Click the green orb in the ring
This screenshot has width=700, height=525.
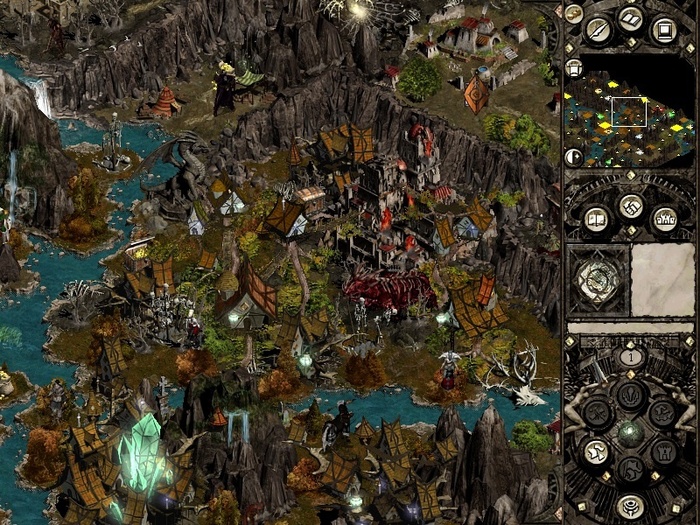[630, 432]
